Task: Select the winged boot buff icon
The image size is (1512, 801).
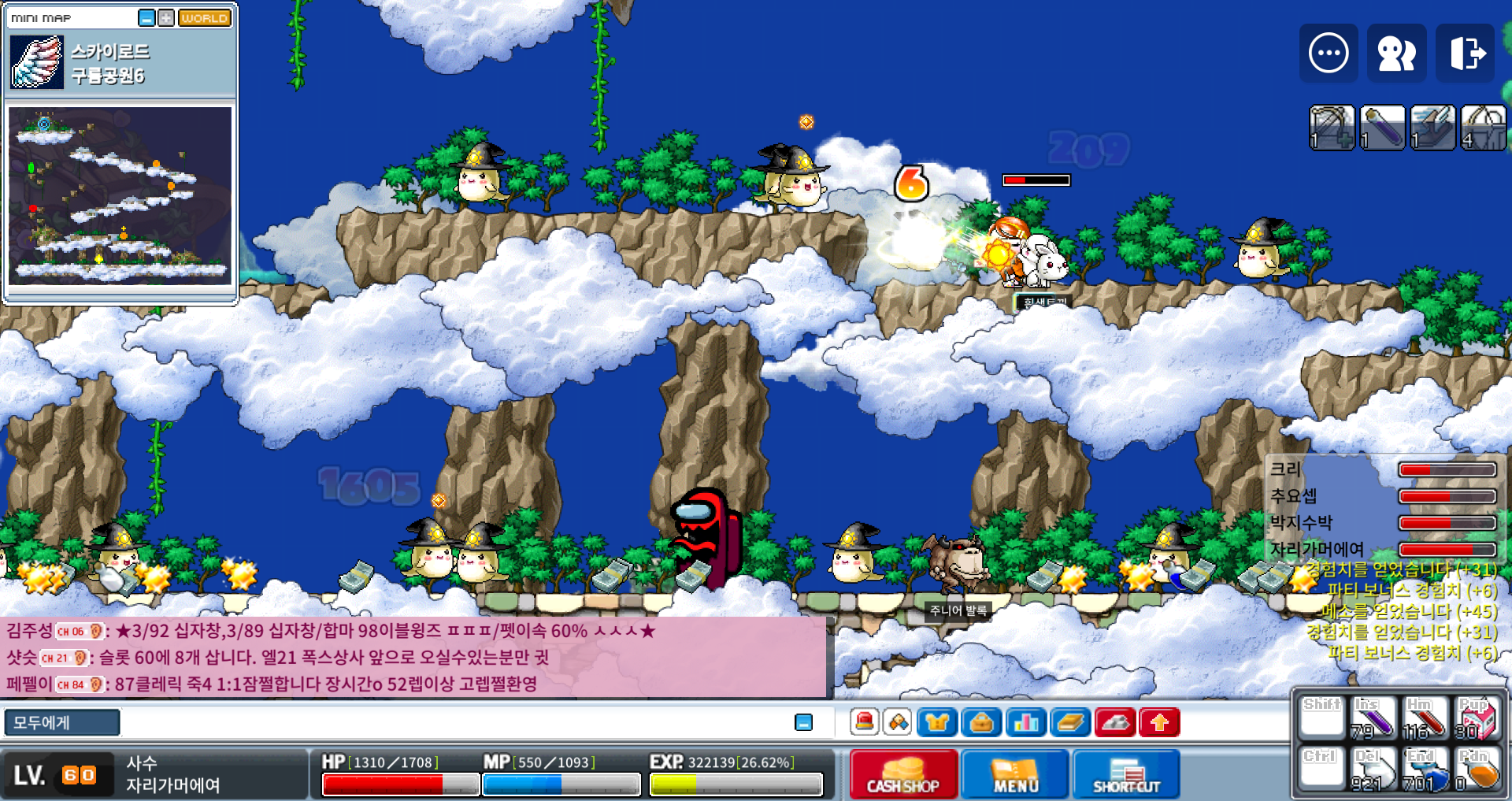Action: tap(1432, 127)
